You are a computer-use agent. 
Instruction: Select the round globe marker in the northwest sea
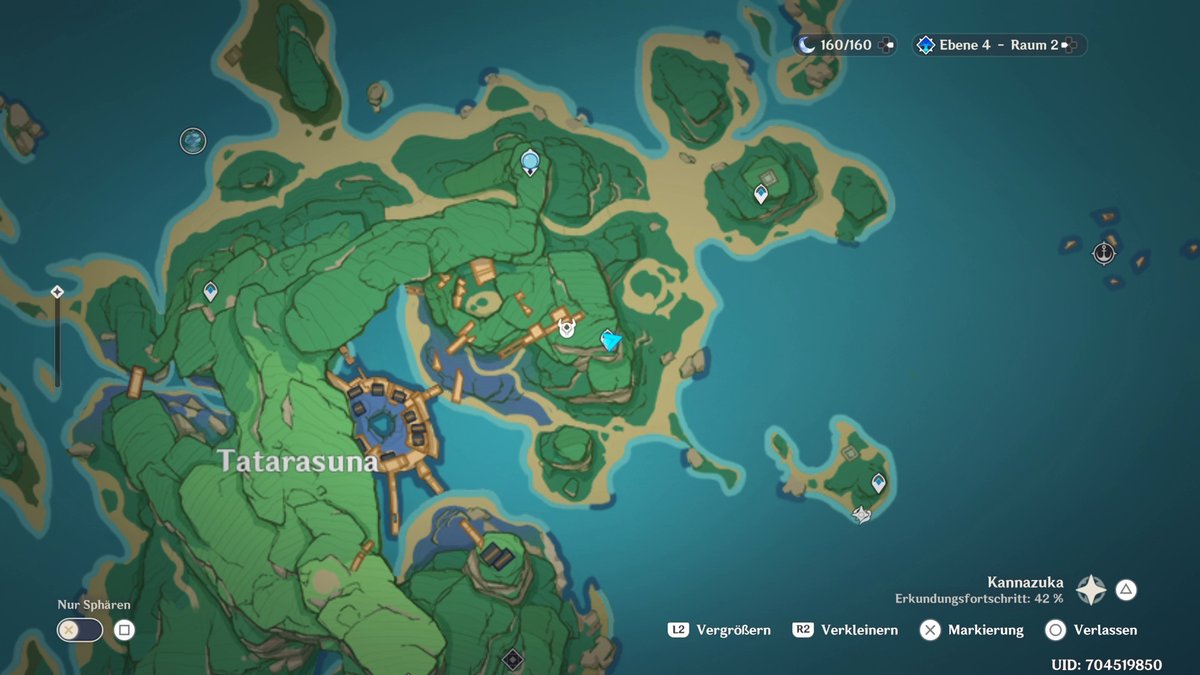(193, 141)
